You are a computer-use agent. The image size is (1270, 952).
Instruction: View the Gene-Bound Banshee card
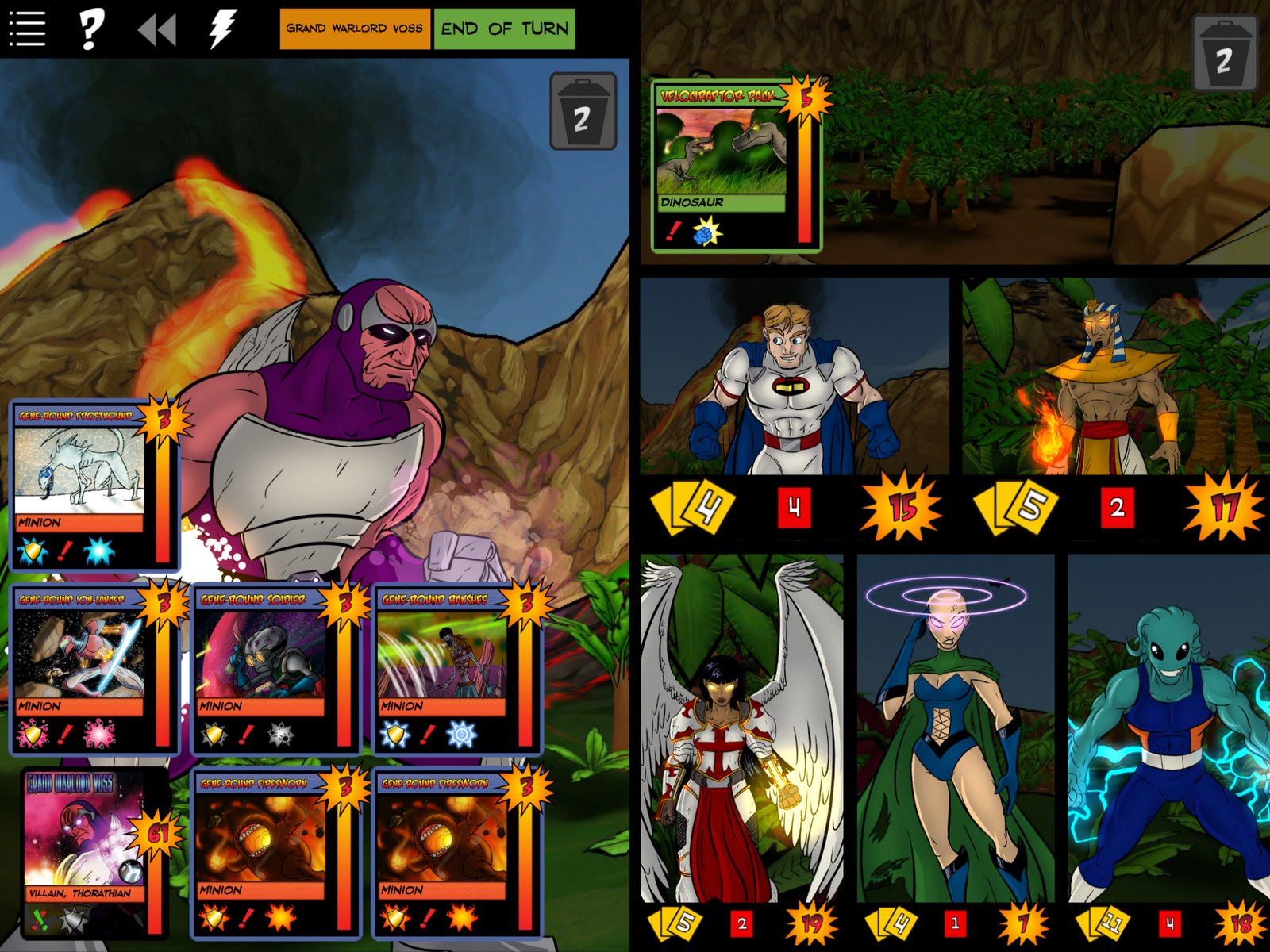(x=456, y=670)
